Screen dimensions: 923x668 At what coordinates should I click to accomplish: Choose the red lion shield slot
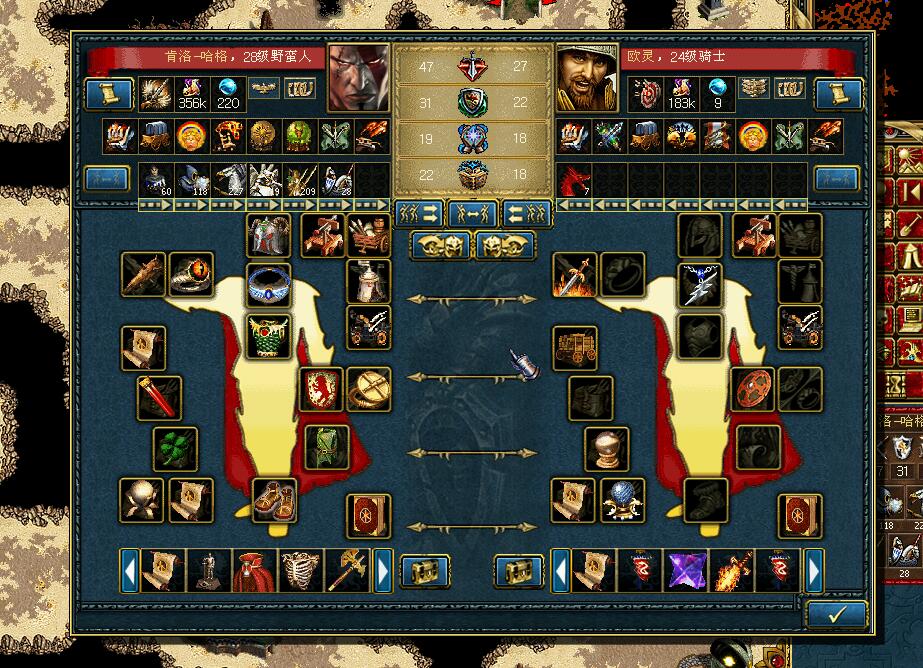[322, 388]
